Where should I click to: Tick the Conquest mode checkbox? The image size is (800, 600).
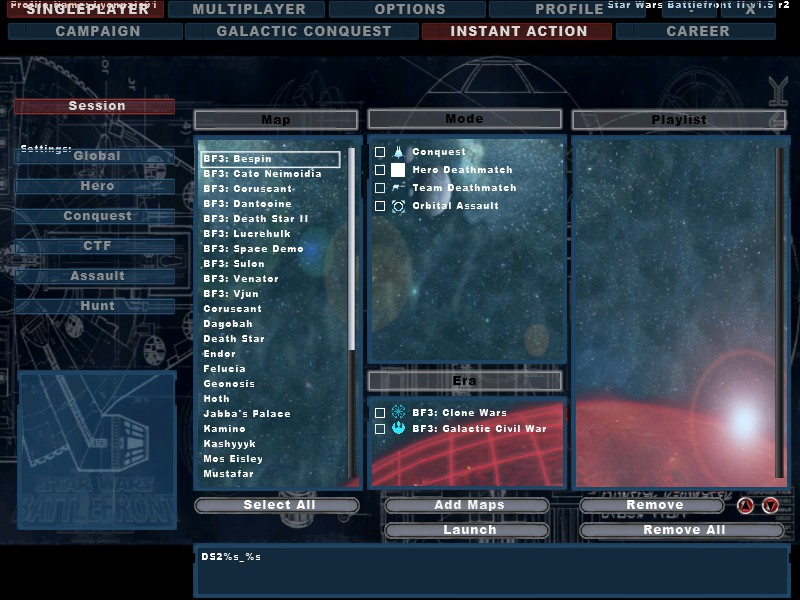point(380,152)
